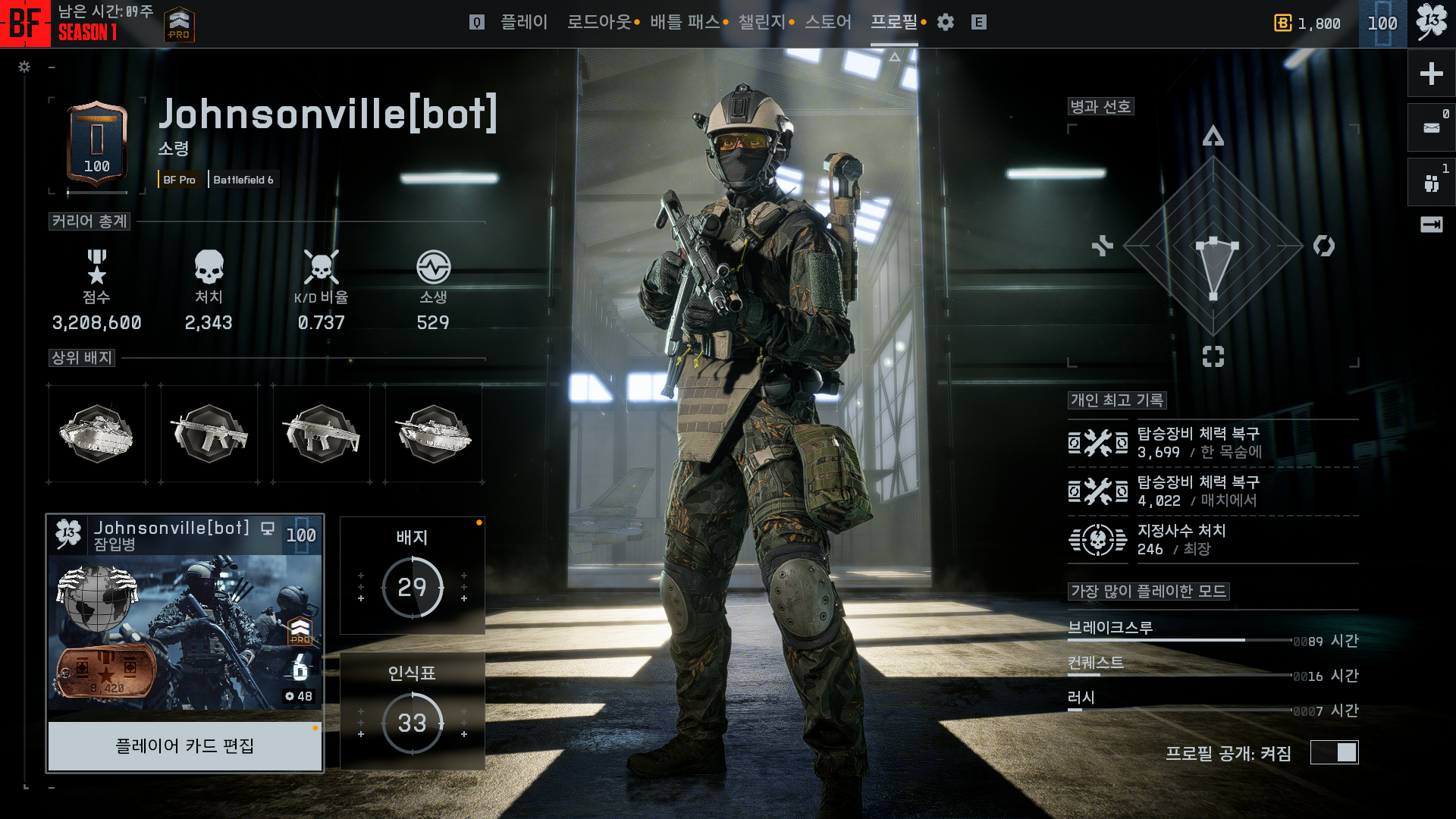
Task: Click the currency balance showing 1,800
Action: coord(1307,24)
